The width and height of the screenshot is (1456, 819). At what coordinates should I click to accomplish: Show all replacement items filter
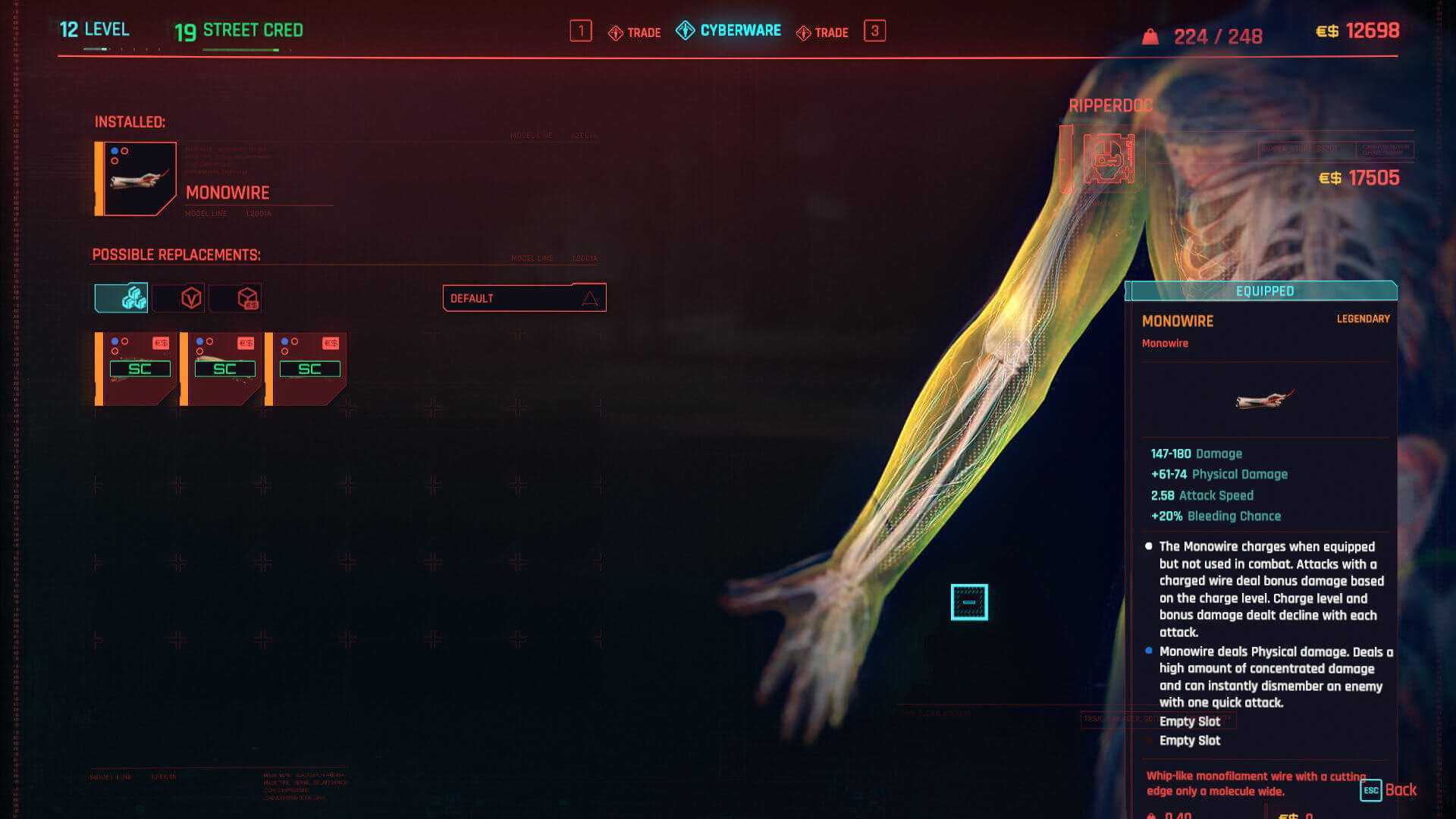pos(121,298)
